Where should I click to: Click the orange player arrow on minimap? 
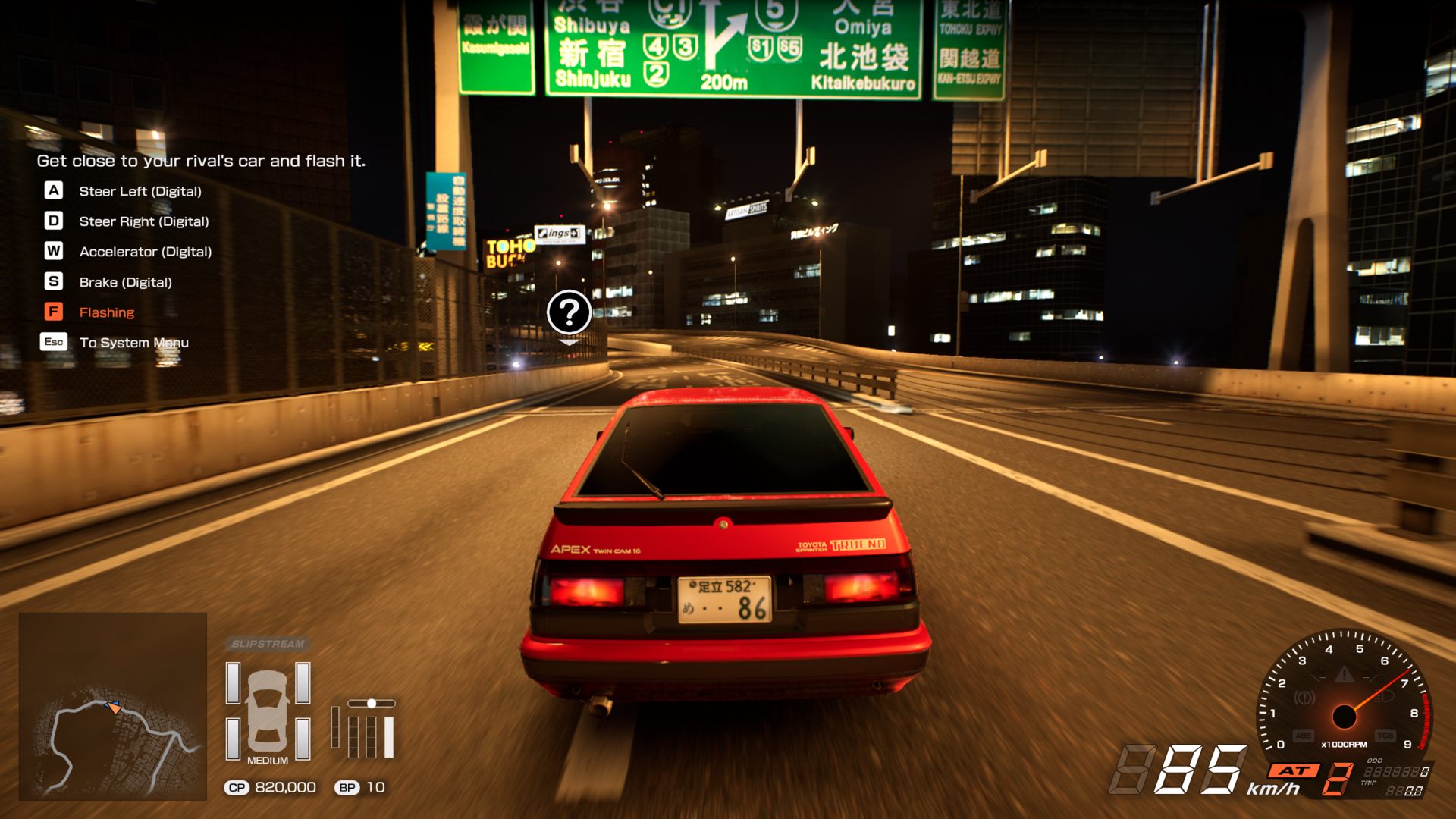pyautogui.click(x=114, y=708)
